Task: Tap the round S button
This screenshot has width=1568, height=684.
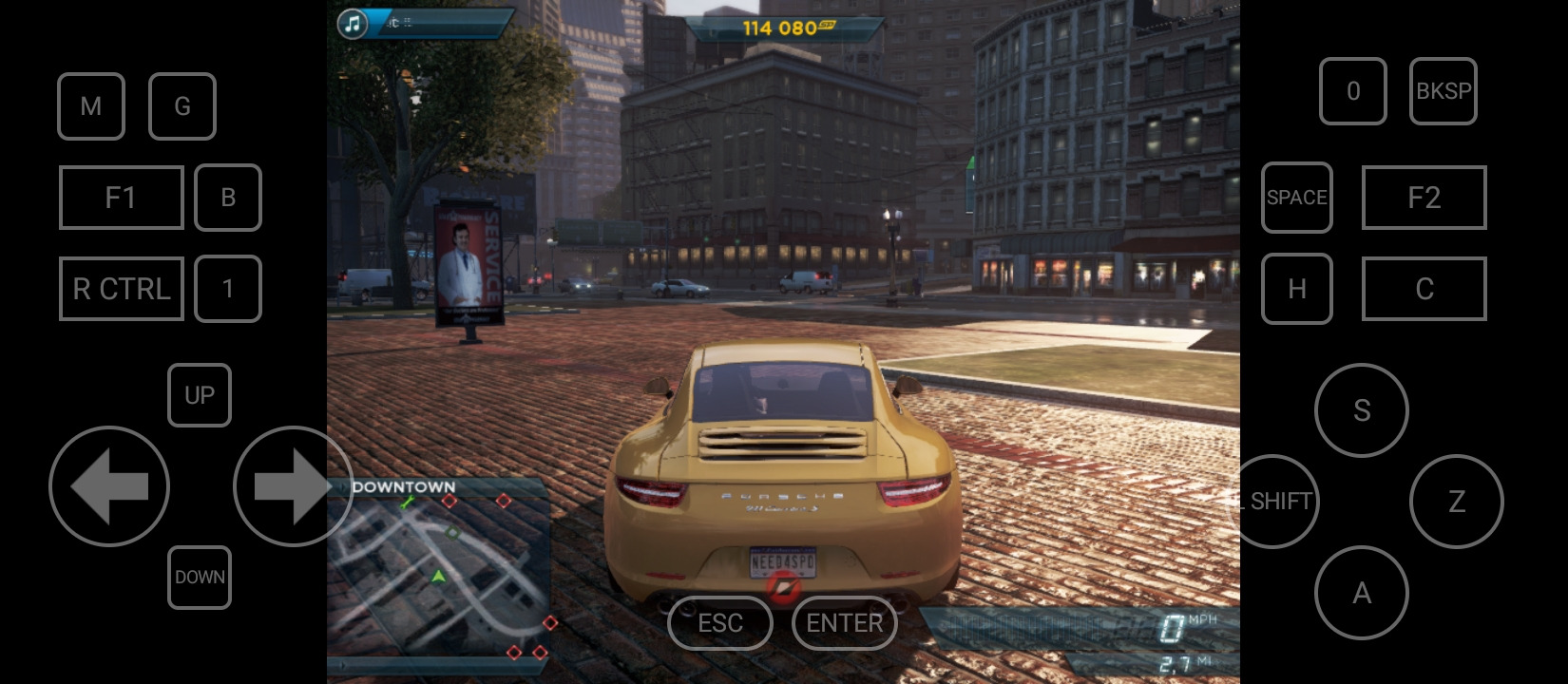Action: point(1361,410)
